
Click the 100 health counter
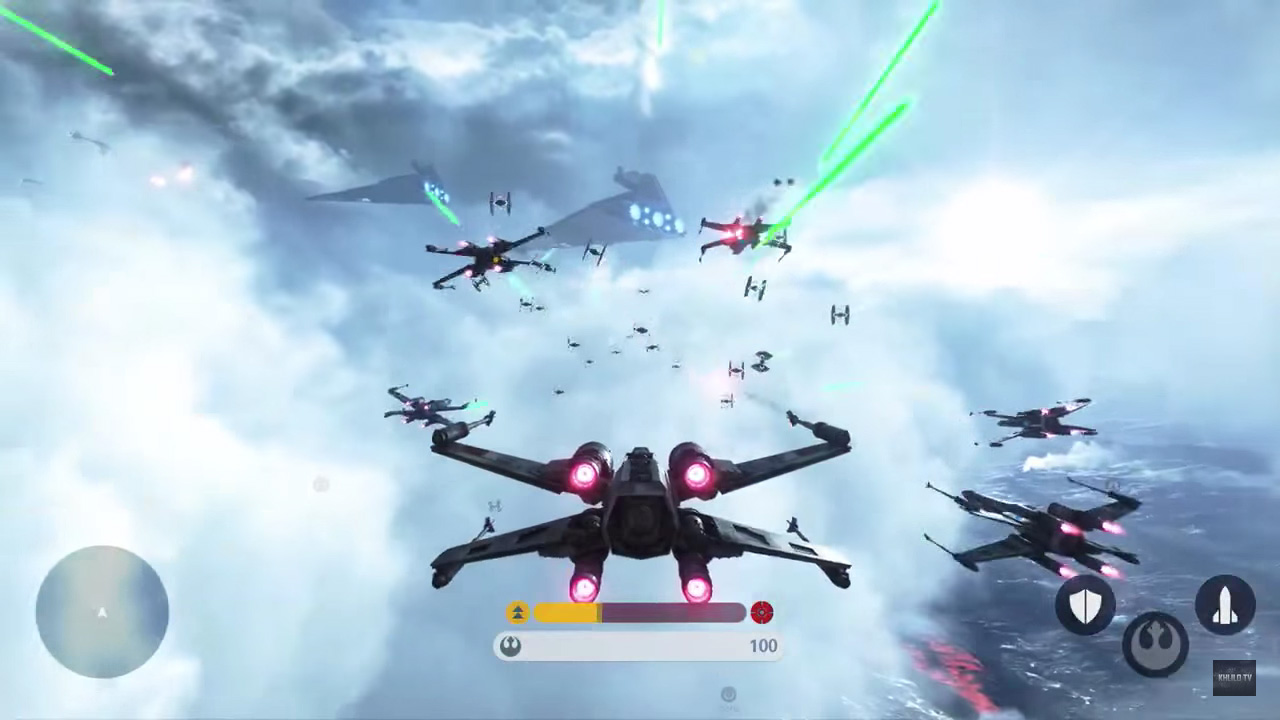click(763, 646)
